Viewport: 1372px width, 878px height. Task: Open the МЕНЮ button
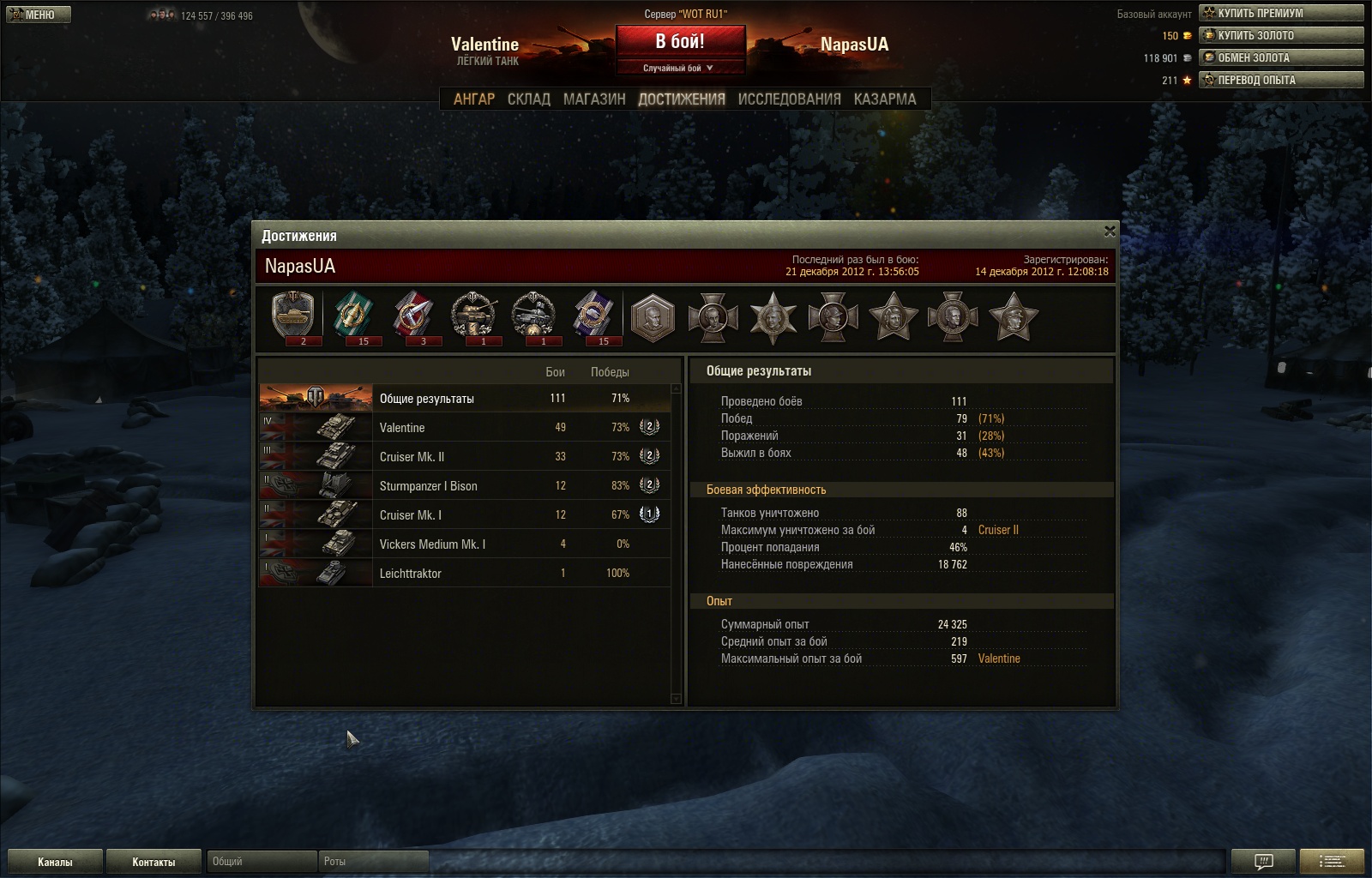pos(39,15)
